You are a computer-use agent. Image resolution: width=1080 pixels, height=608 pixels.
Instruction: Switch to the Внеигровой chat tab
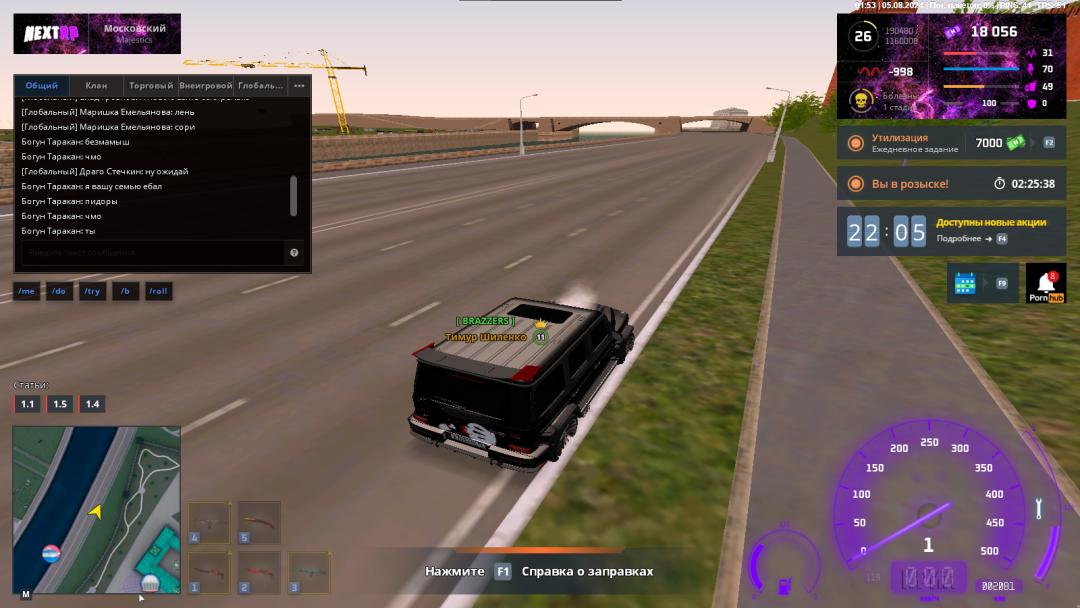(206, 86)
